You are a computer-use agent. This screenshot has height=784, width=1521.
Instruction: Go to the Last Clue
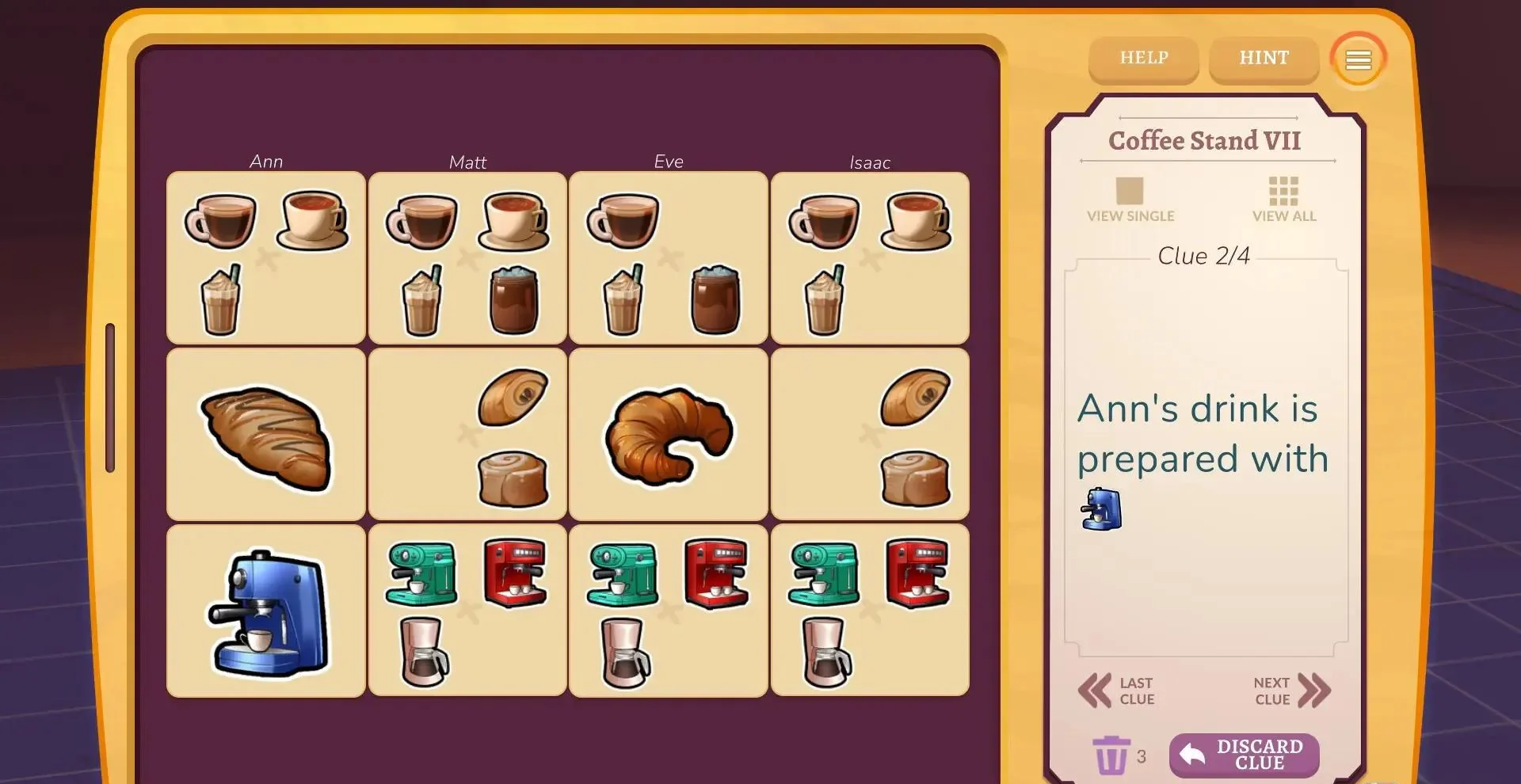coord(1117,691)
